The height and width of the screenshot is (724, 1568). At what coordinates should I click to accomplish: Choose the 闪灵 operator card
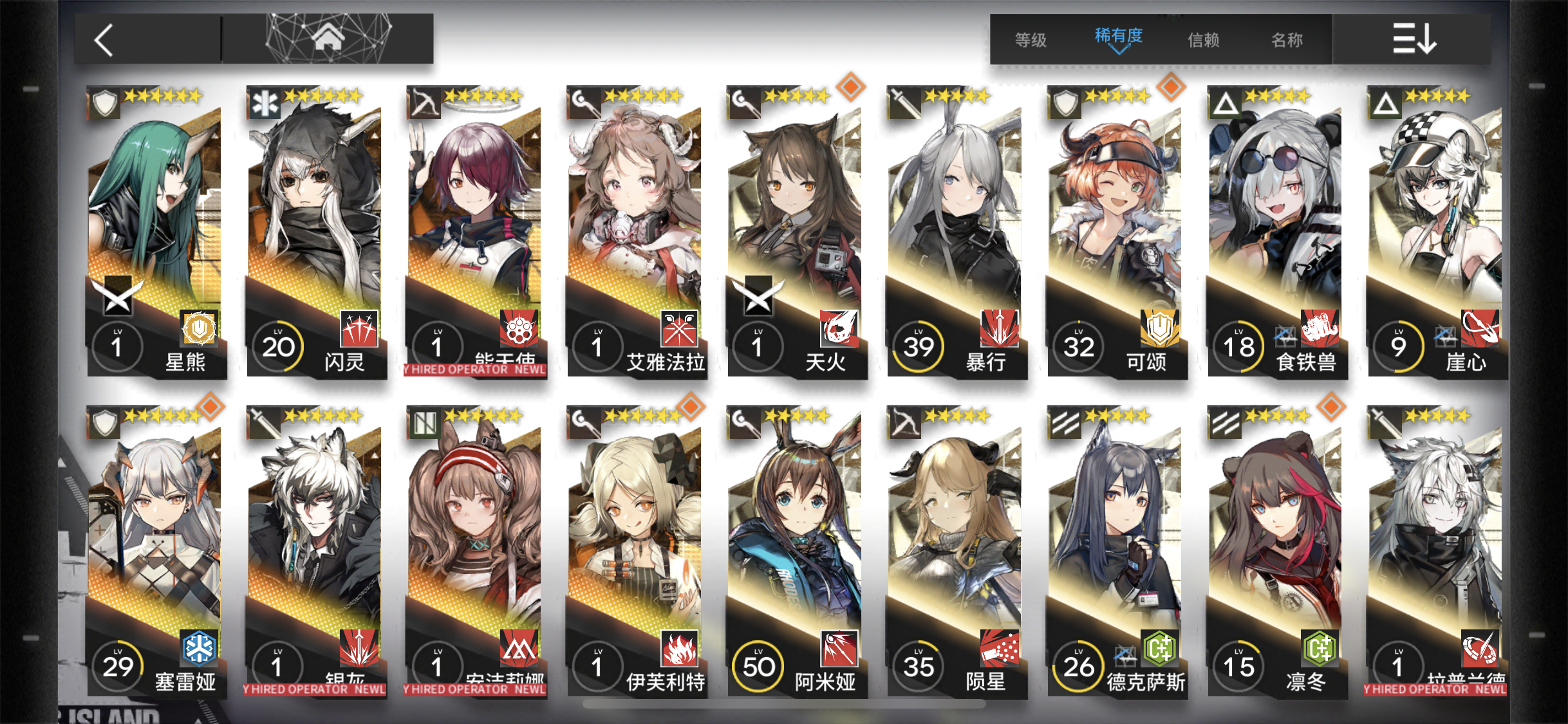click(x=315, y=232)
